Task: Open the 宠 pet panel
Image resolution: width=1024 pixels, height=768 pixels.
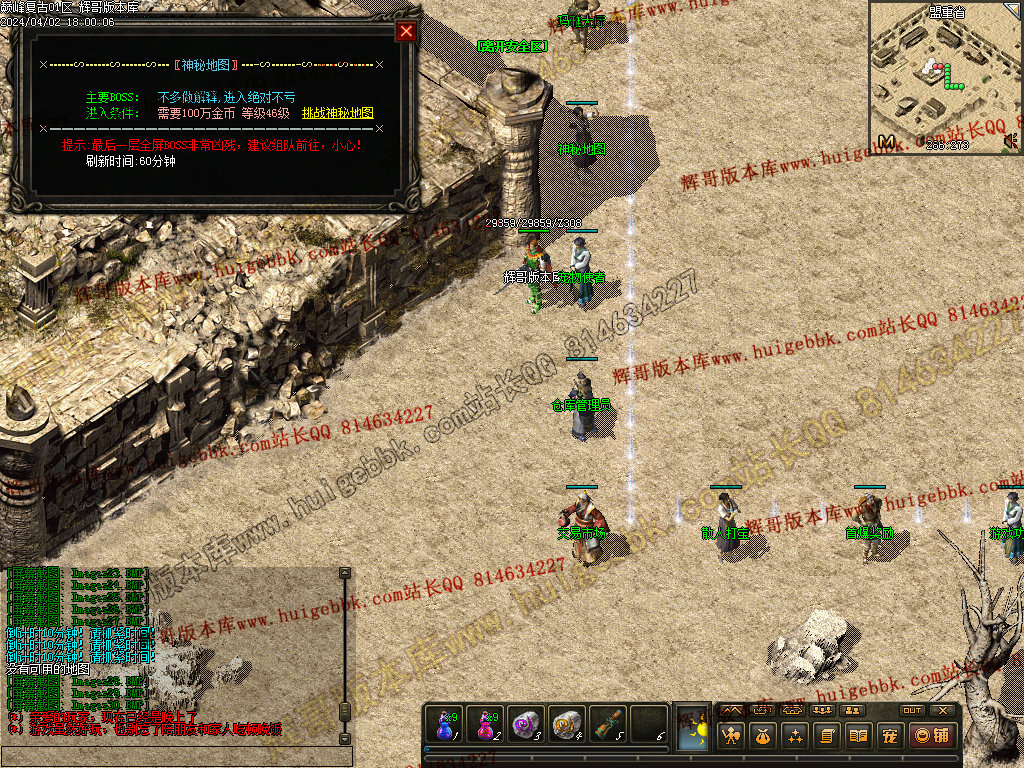Action: 889,736
